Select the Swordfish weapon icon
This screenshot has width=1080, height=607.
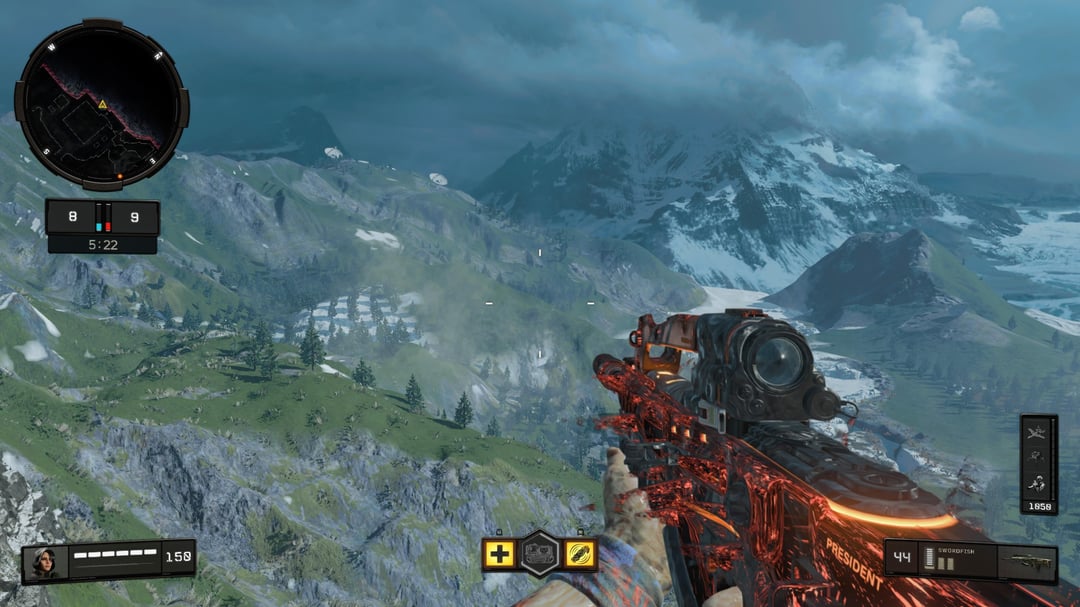pos(1026,563)
